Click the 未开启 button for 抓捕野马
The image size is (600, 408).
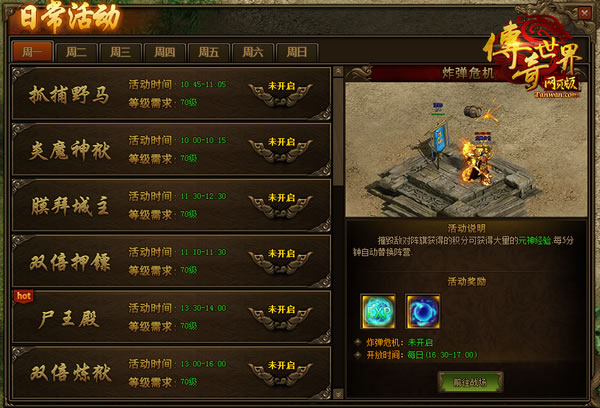[x=276, y=93]
